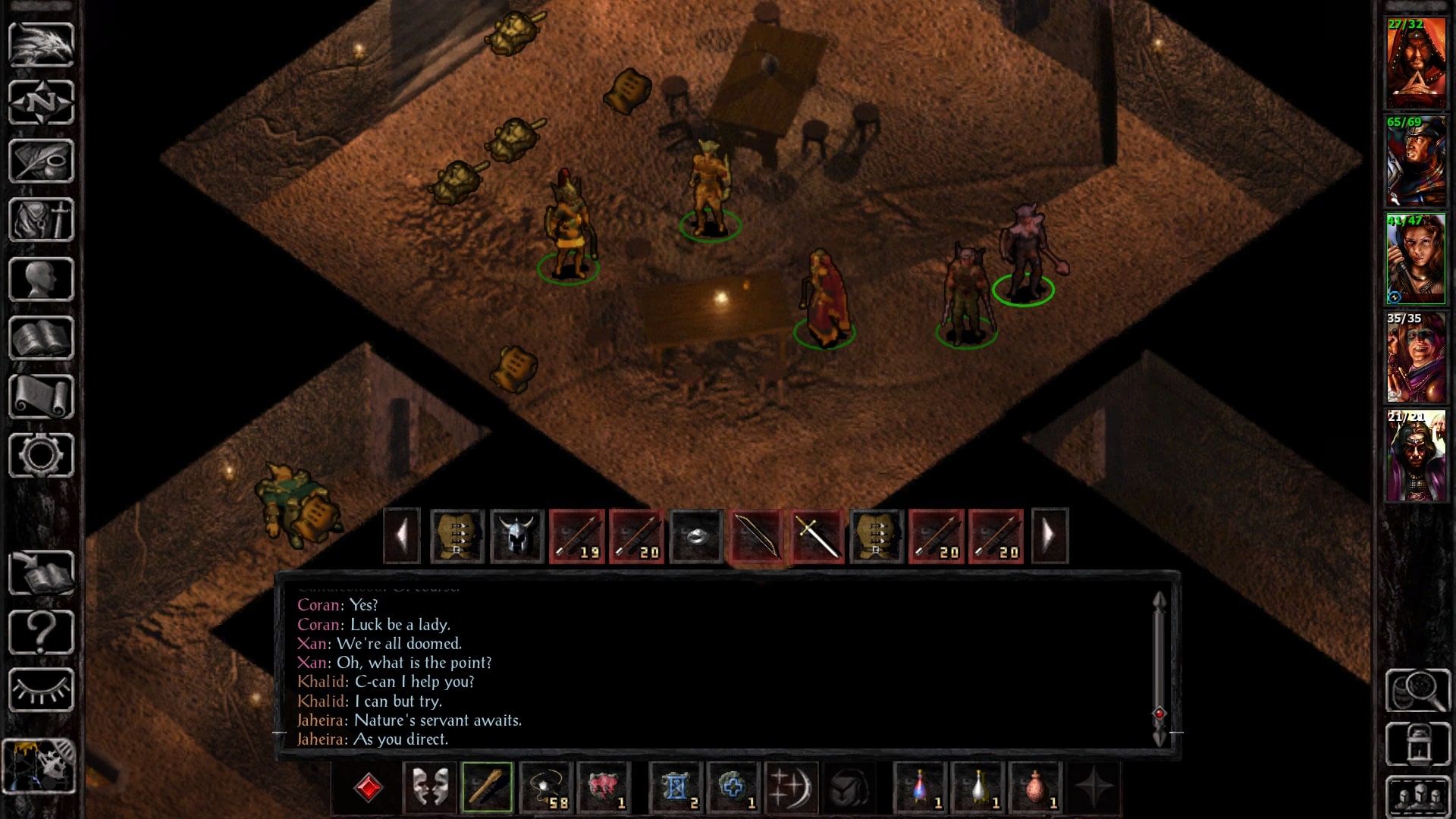Choose the club weapon slot
This screenshot has height=819, width=1456.
pyautogui.click(x=487, y=787)
